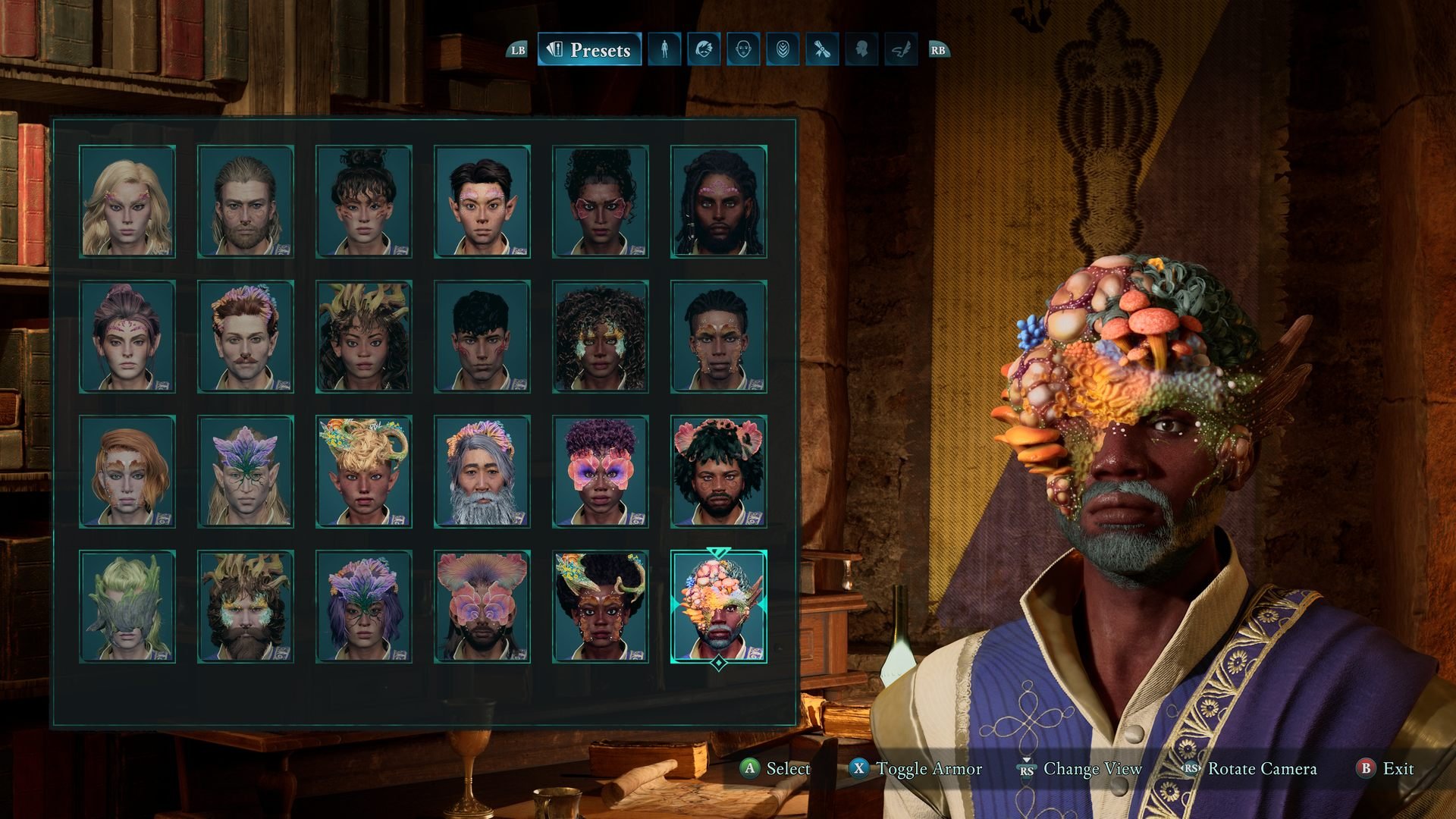The image size is (1456, 819).
Task: Choose the grey leaf-masked blonde preset
Action: pyautogui.click(x=127, y=607)
